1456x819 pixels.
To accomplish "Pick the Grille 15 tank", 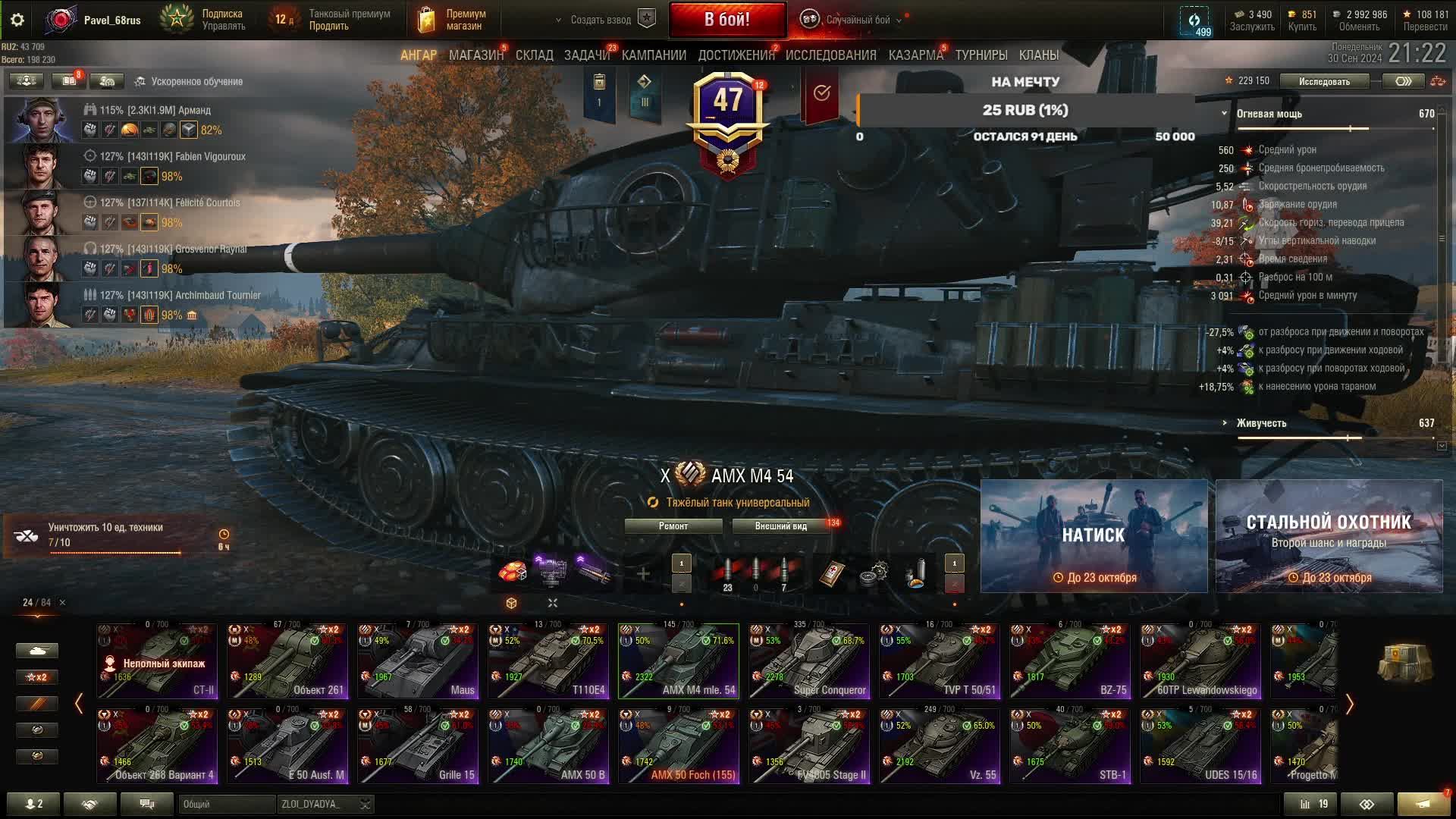I will tap(418, 746).
